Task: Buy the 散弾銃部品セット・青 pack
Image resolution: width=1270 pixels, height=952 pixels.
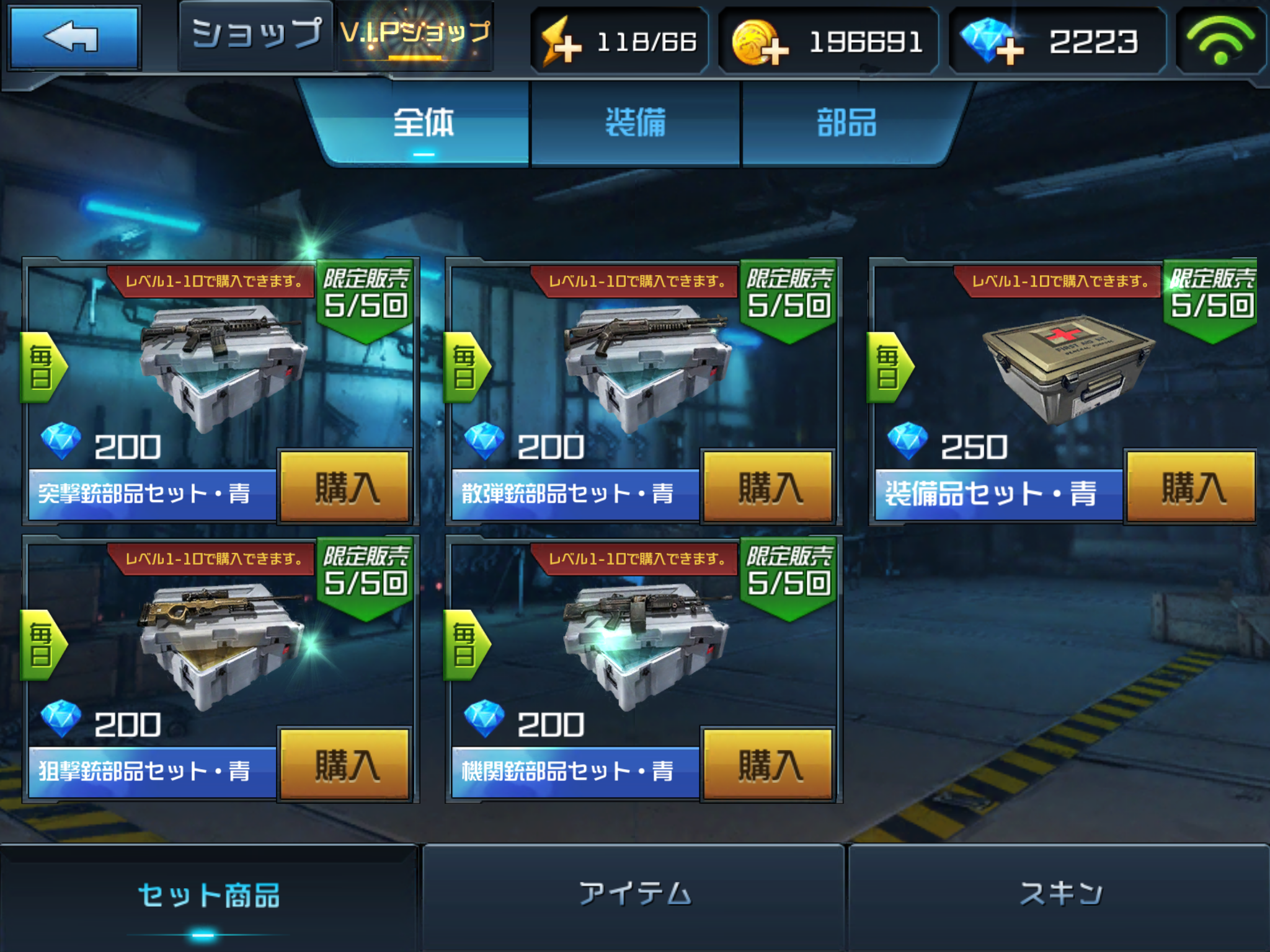Action: click(768, 487)
